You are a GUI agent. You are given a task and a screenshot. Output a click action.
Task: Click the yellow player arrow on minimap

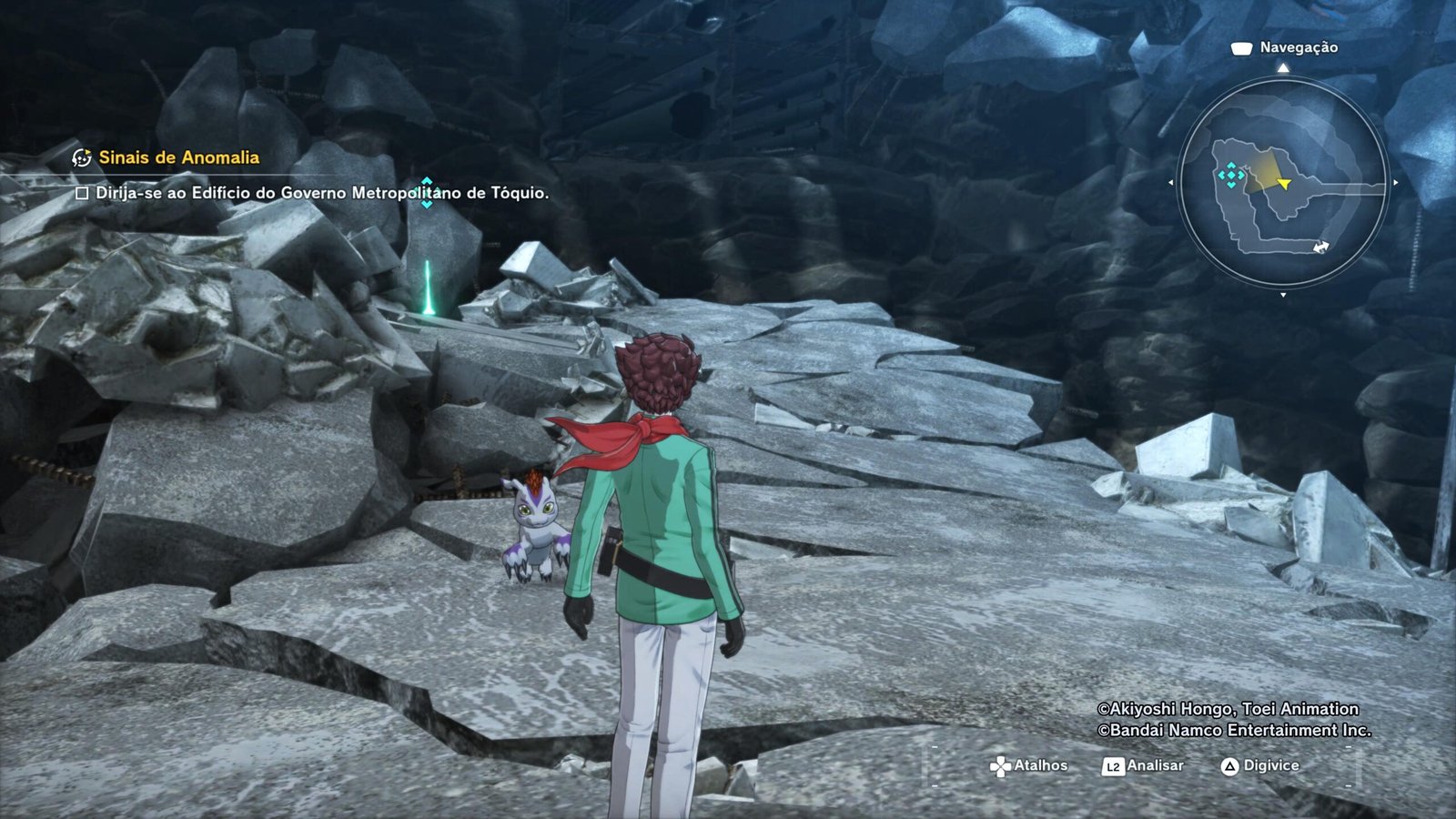coord(1284,185)
